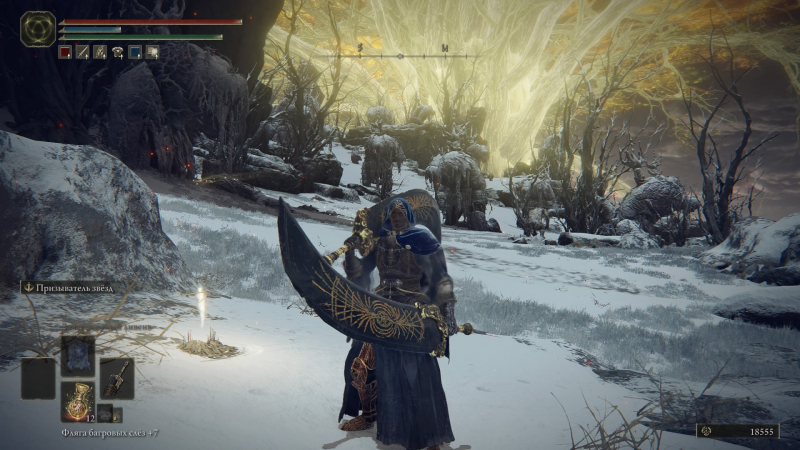Click the empty left-hand armament slot

[39, 378]
